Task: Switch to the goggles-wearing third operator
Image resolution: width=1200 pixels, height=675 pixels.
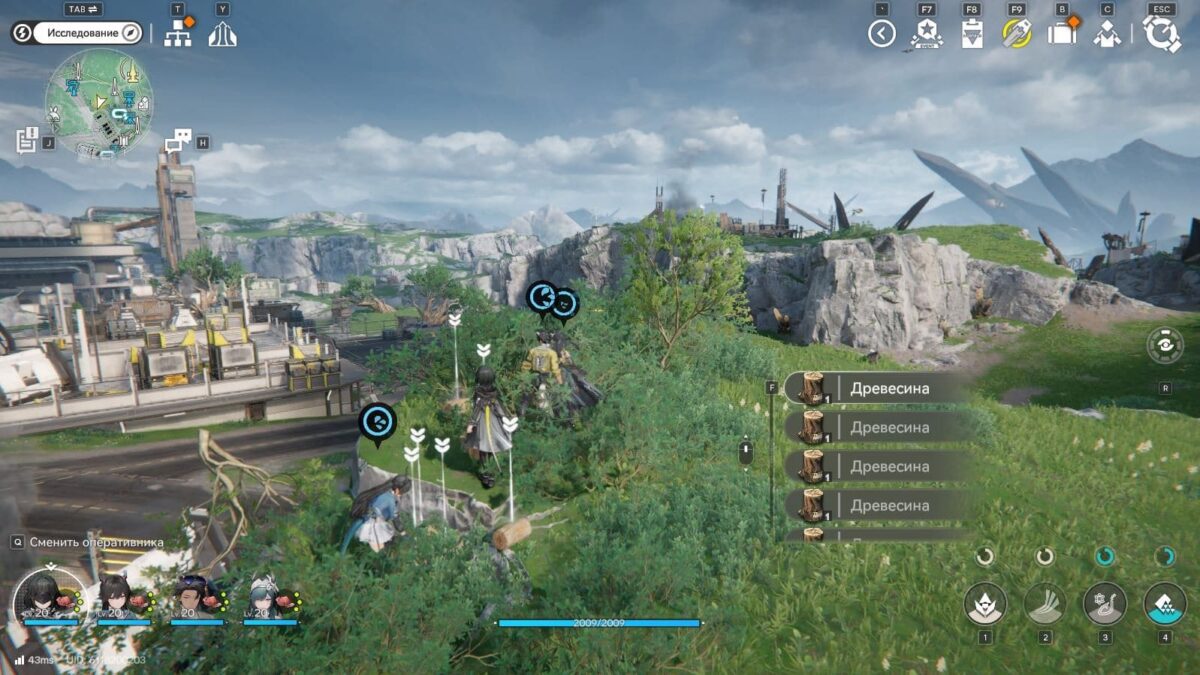Action: (196, 596)
